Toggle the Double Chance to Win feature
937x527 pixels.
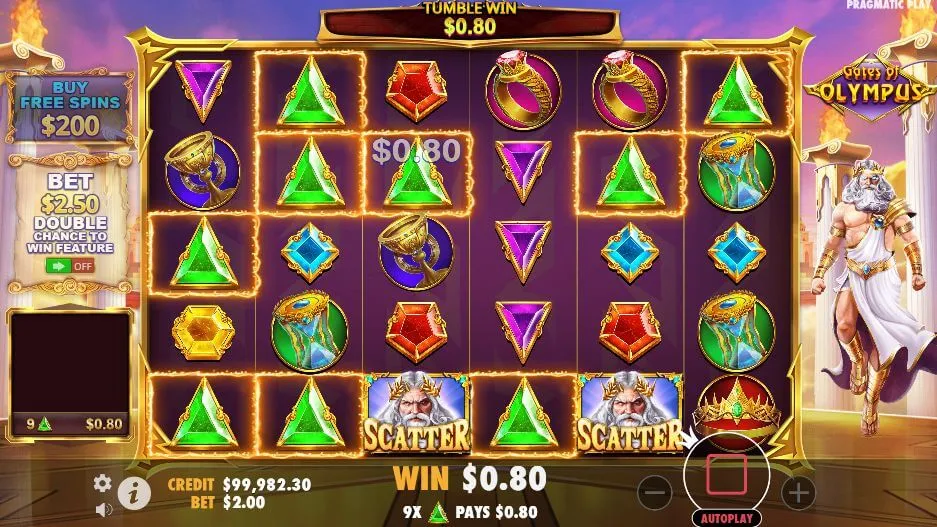pos(69,267)
